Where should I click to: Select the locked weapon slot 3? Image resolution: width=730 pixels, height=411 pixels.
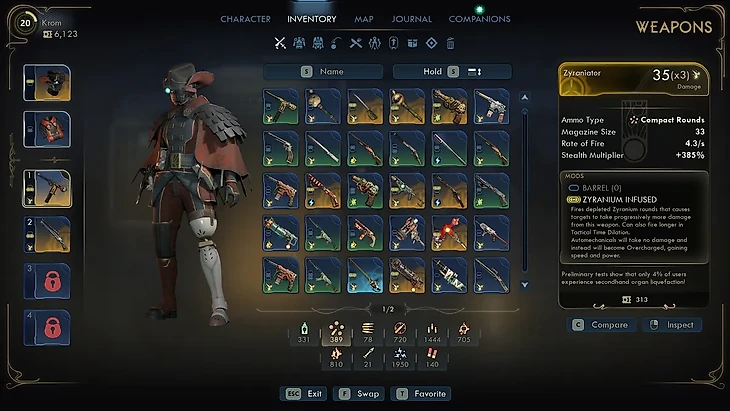[x=47, y=282]
